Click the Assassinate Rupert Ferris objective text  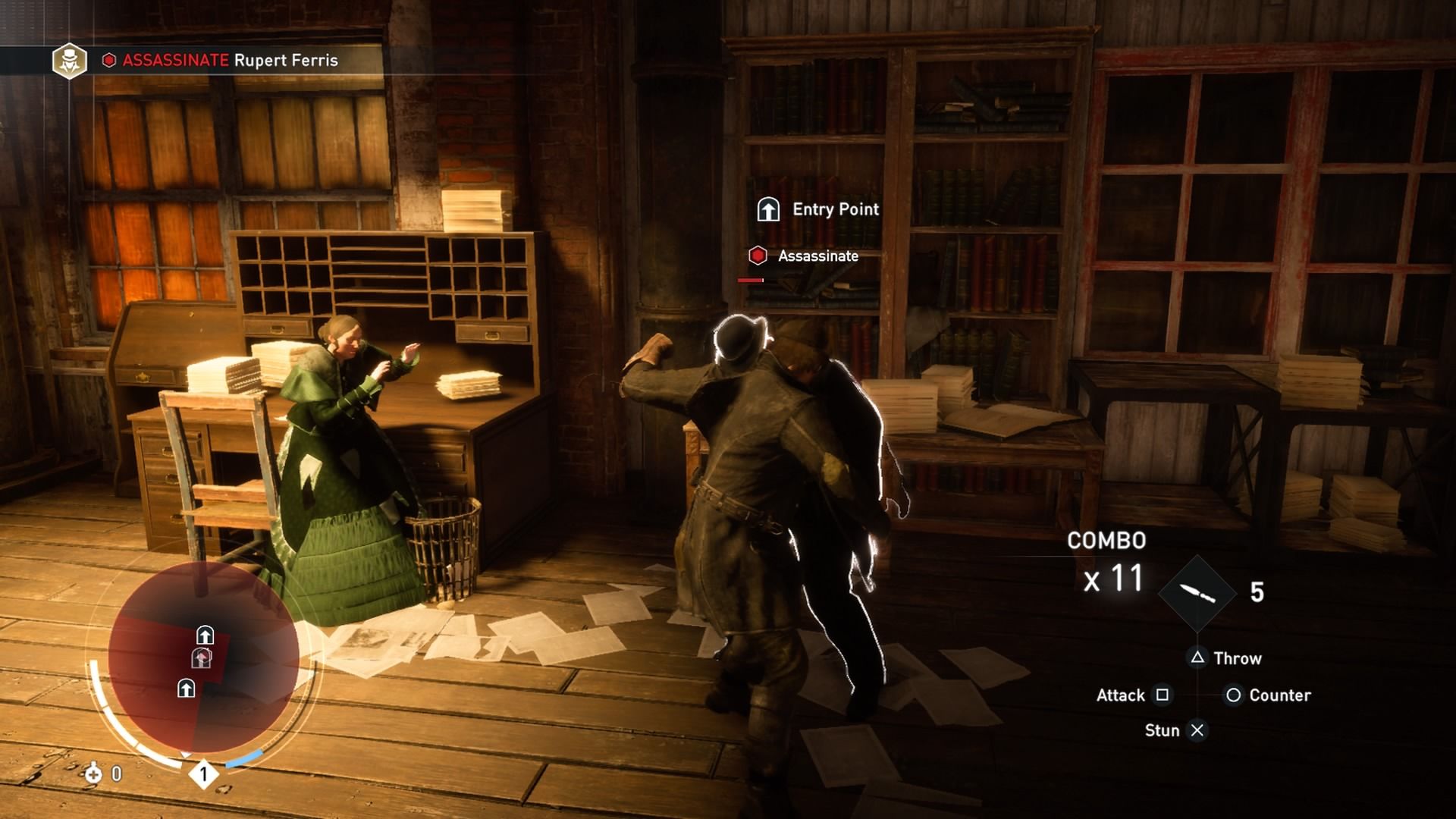230,60
